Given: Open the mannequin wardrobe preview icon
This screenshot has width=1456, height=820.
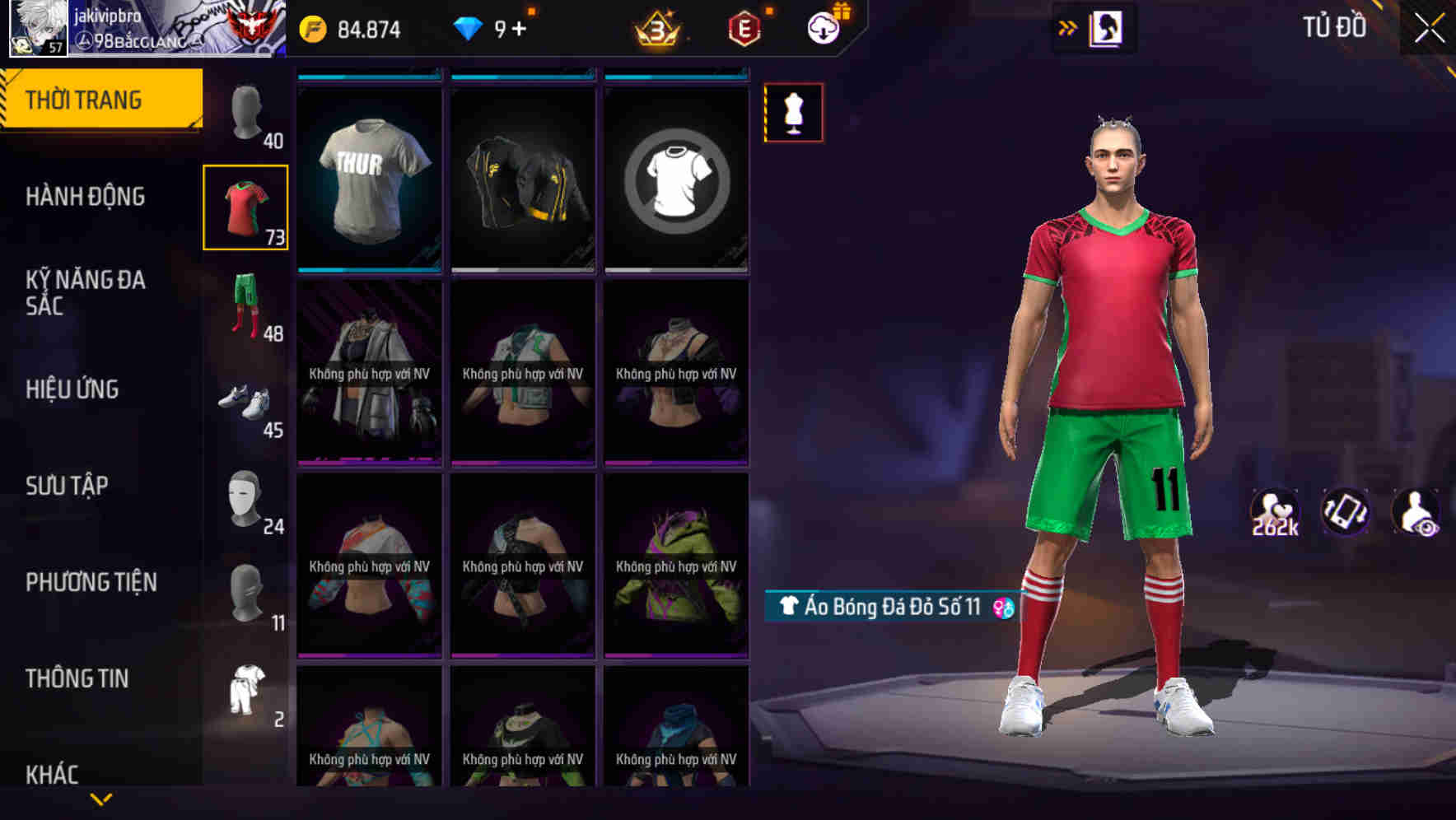Looking at the screenshot, I should [793, 113].
